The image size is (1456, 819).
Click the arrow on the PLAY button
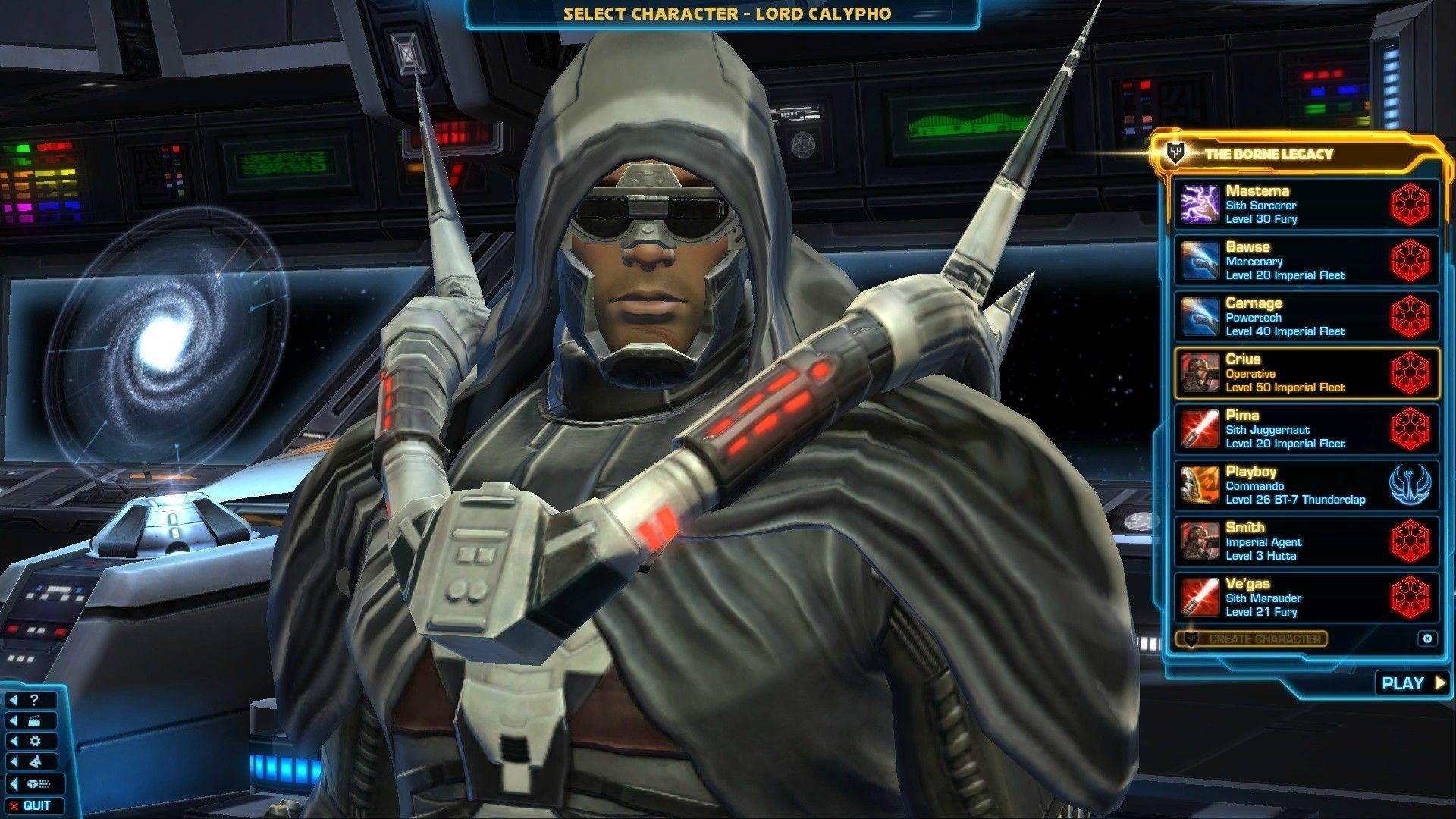1439,682
